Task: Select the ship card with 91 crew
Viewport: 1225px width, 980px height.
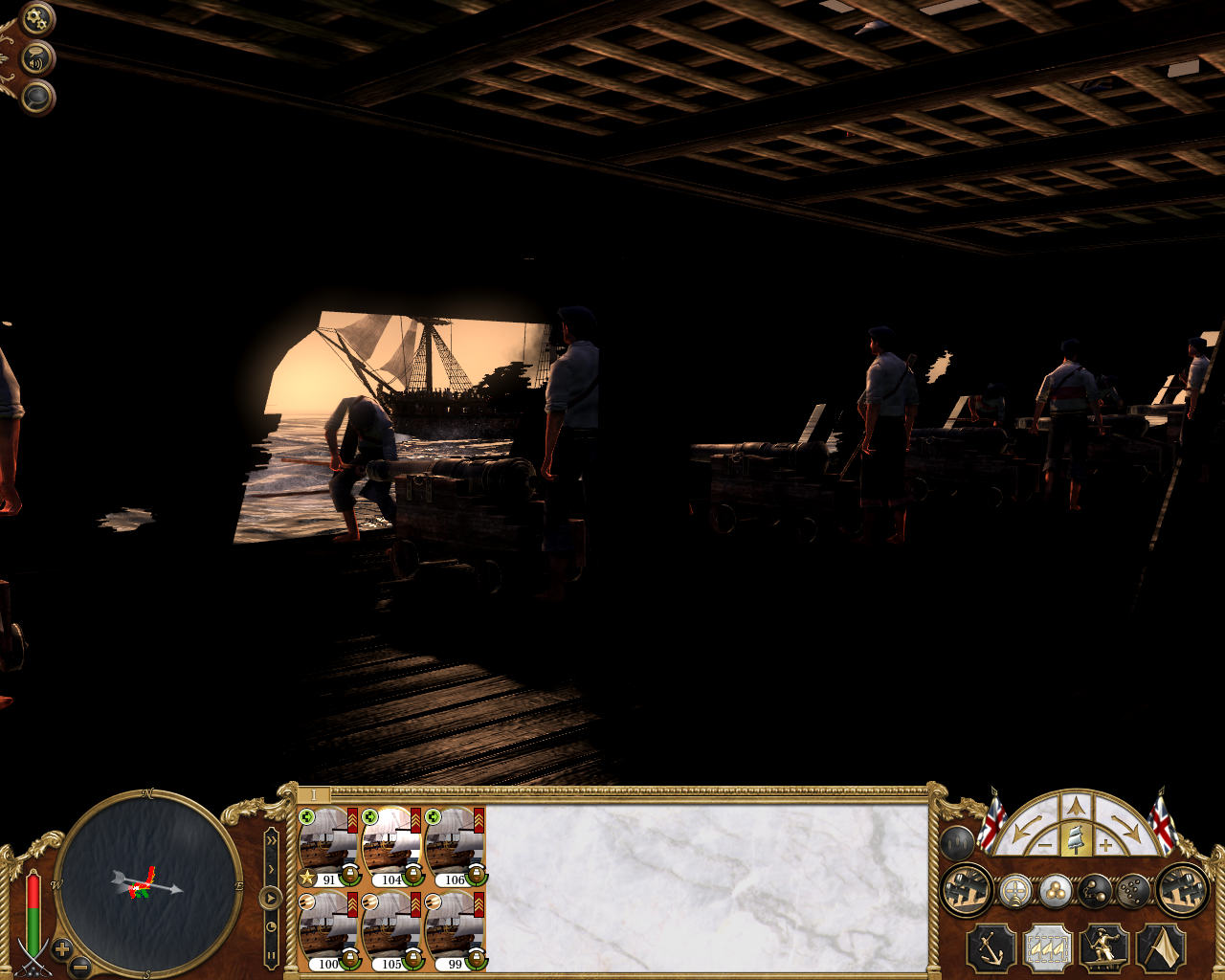Action: 327,847
